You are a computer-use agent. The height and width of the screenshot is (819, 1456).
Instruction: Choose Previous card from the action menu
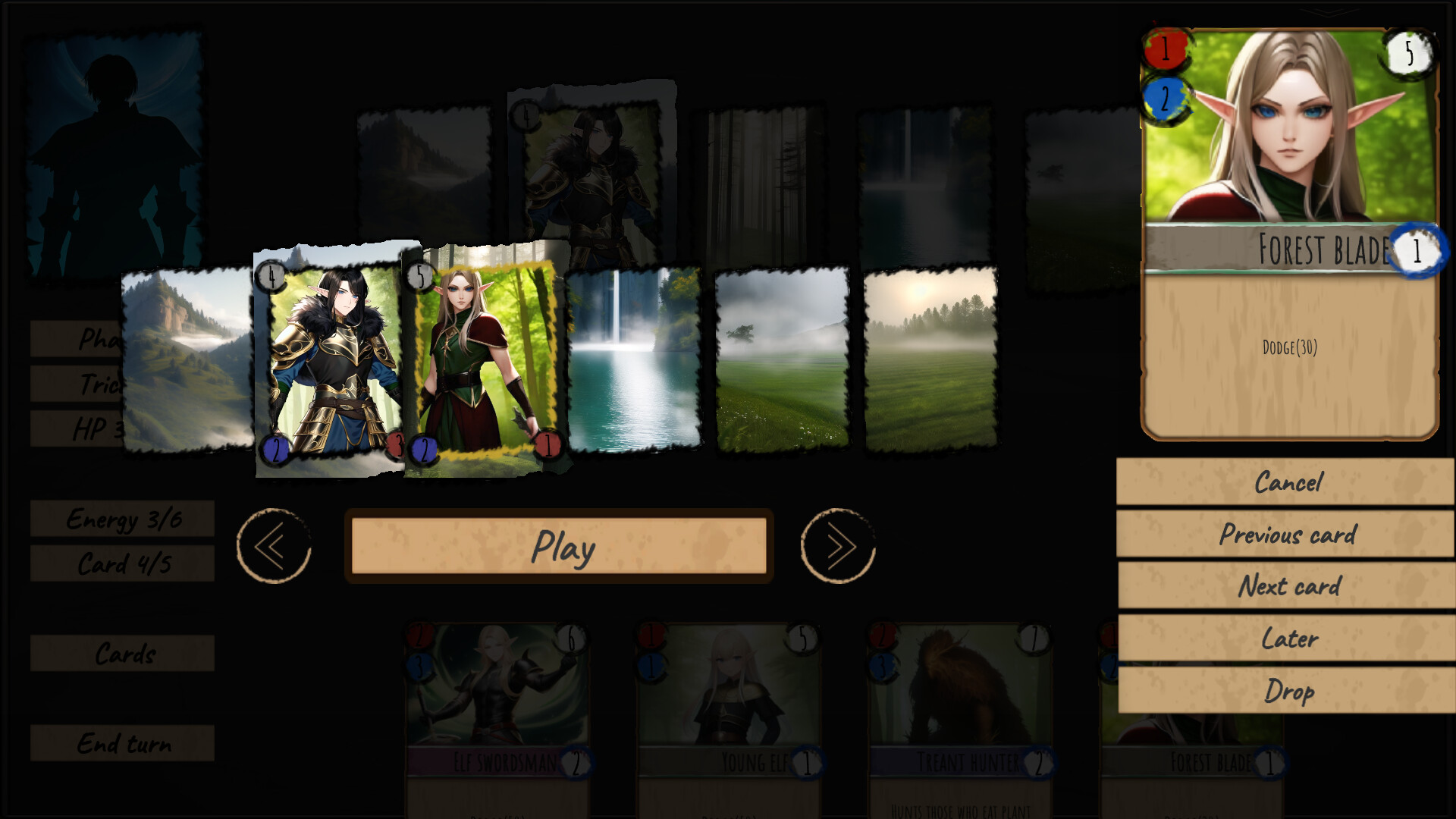tap(1288, 535)
